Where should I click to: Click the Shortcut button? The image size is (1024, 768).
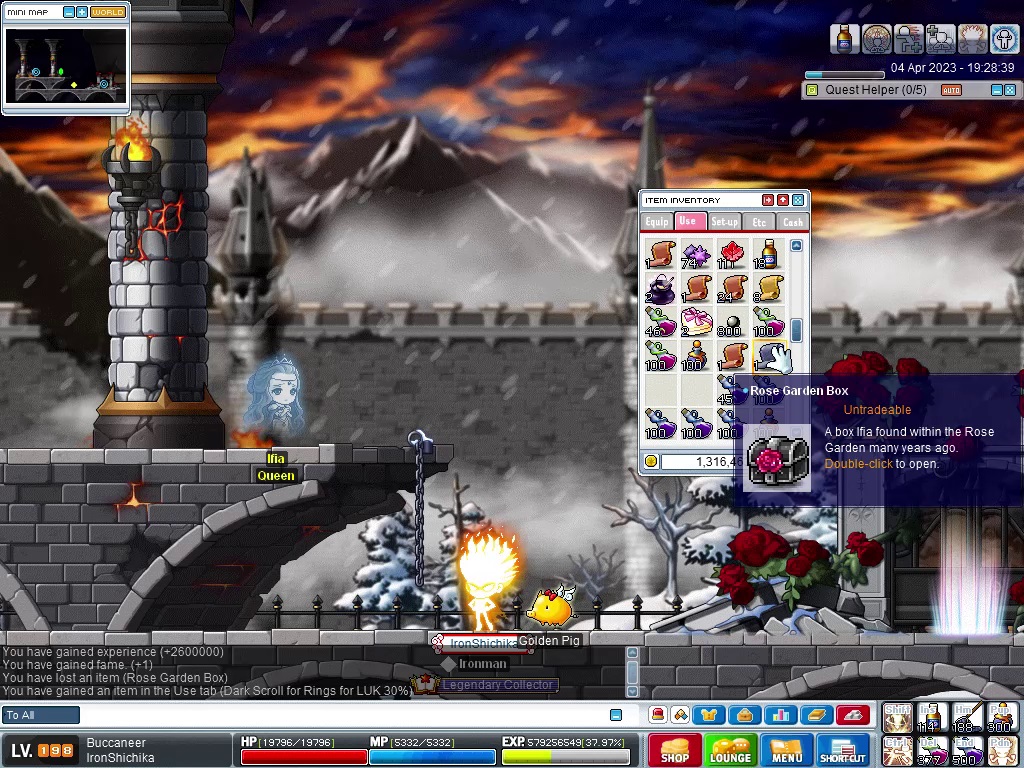point(842,750)
